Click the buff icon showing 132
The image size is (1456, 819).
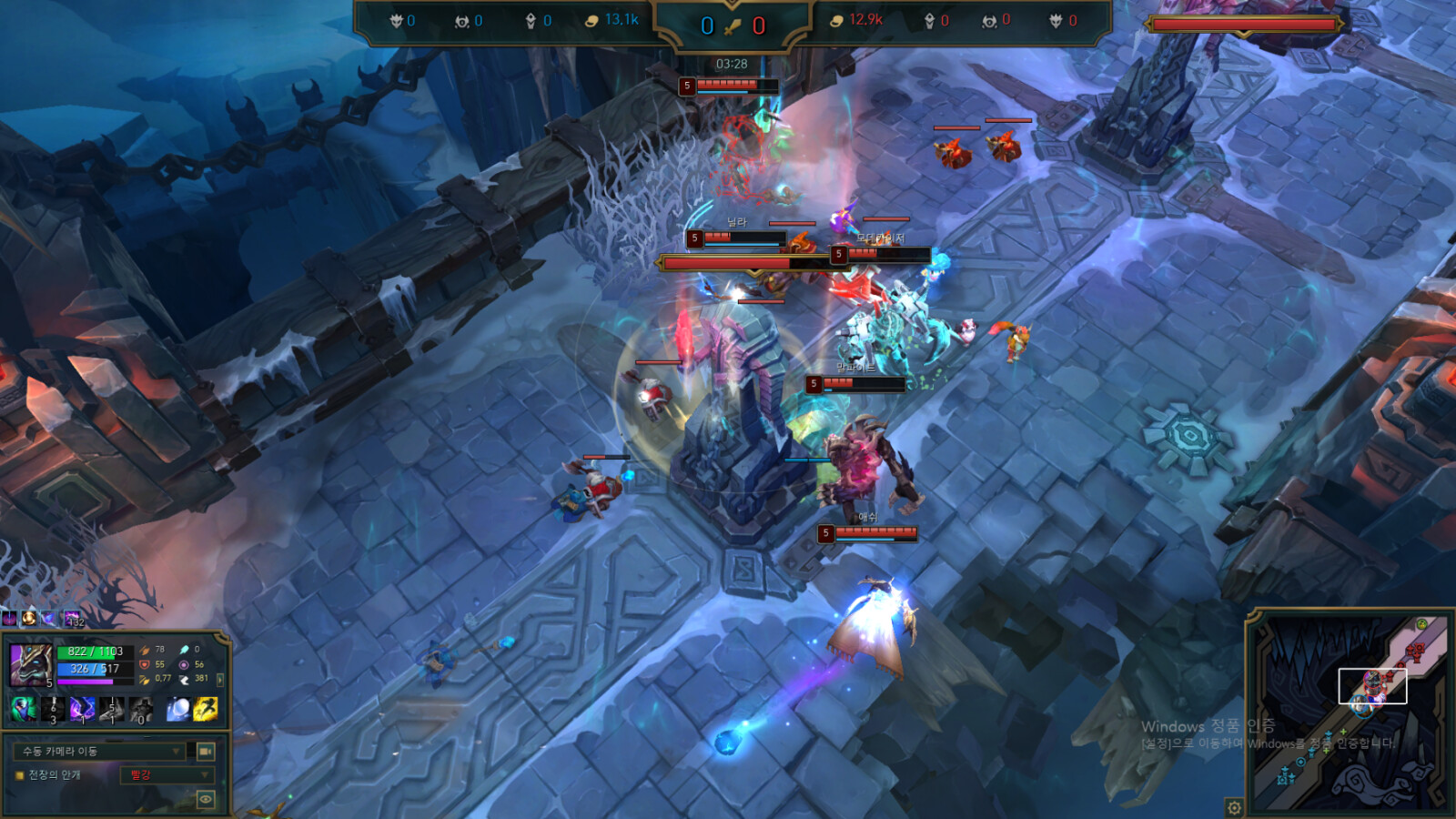[72, 619]
